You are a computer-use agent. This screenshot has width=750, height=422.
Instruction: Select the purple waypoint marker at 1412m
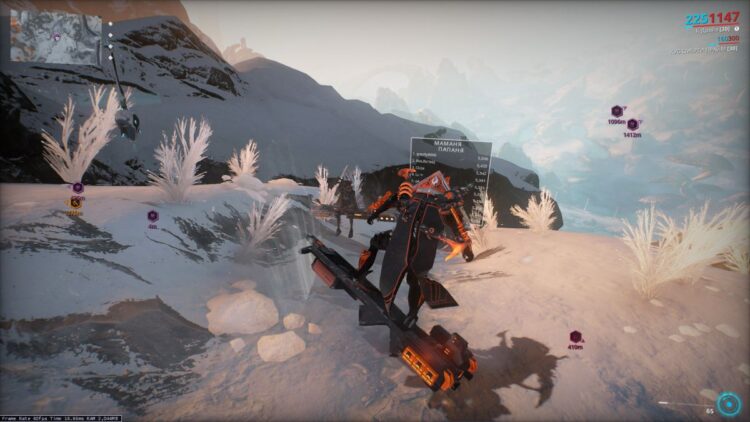632,124
